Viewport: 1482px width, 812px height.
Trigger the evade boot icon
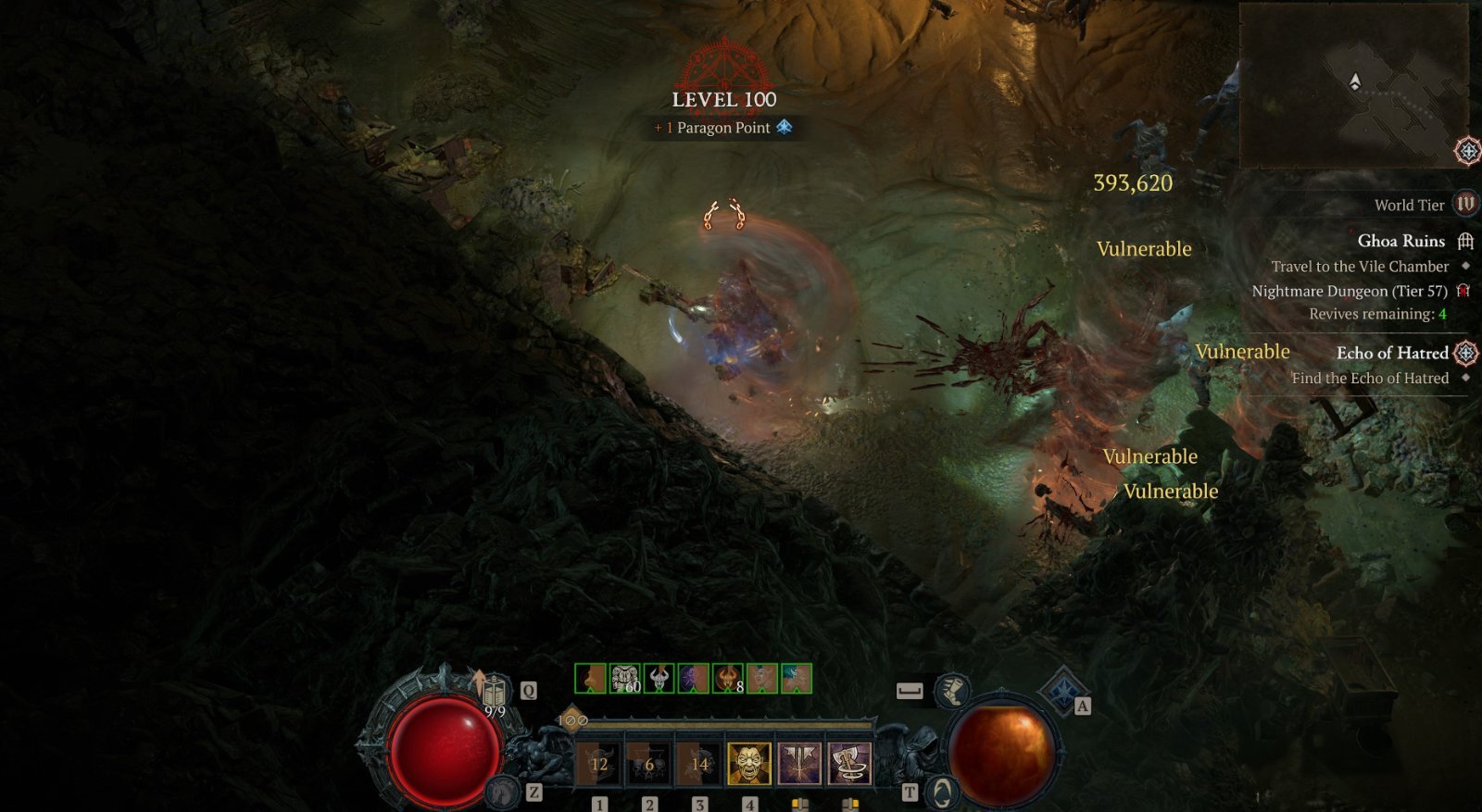(951, 690)
